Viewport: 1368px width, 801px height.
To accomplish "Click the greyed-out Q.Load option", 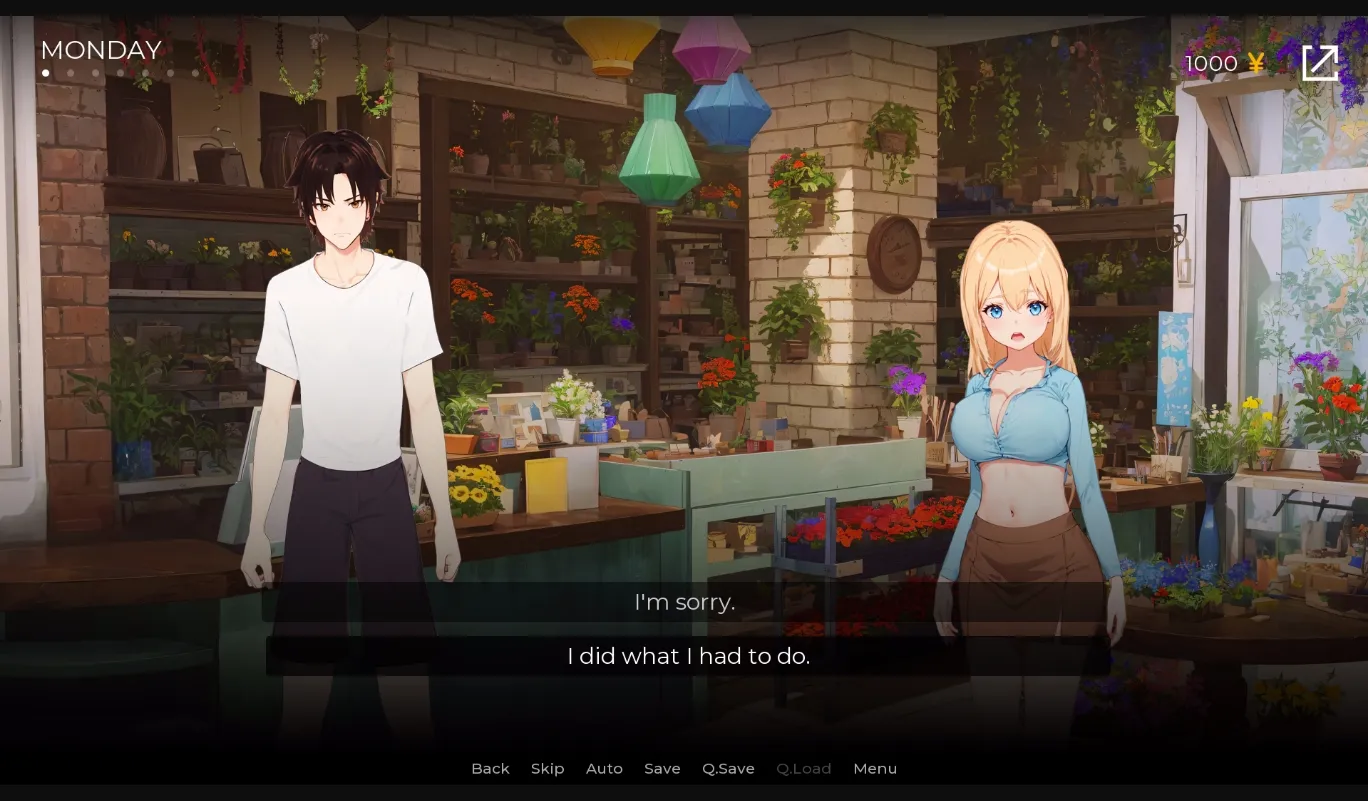I will [804, 768].
